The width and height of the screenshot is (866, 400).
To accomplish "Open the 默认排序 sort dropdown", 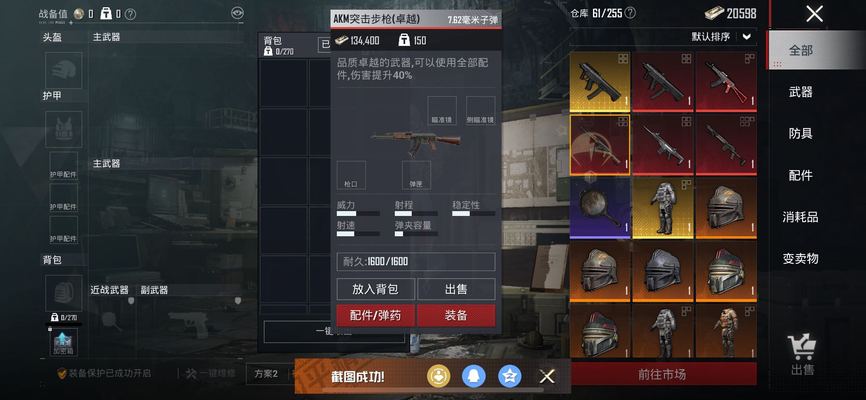I will (722, 37).
